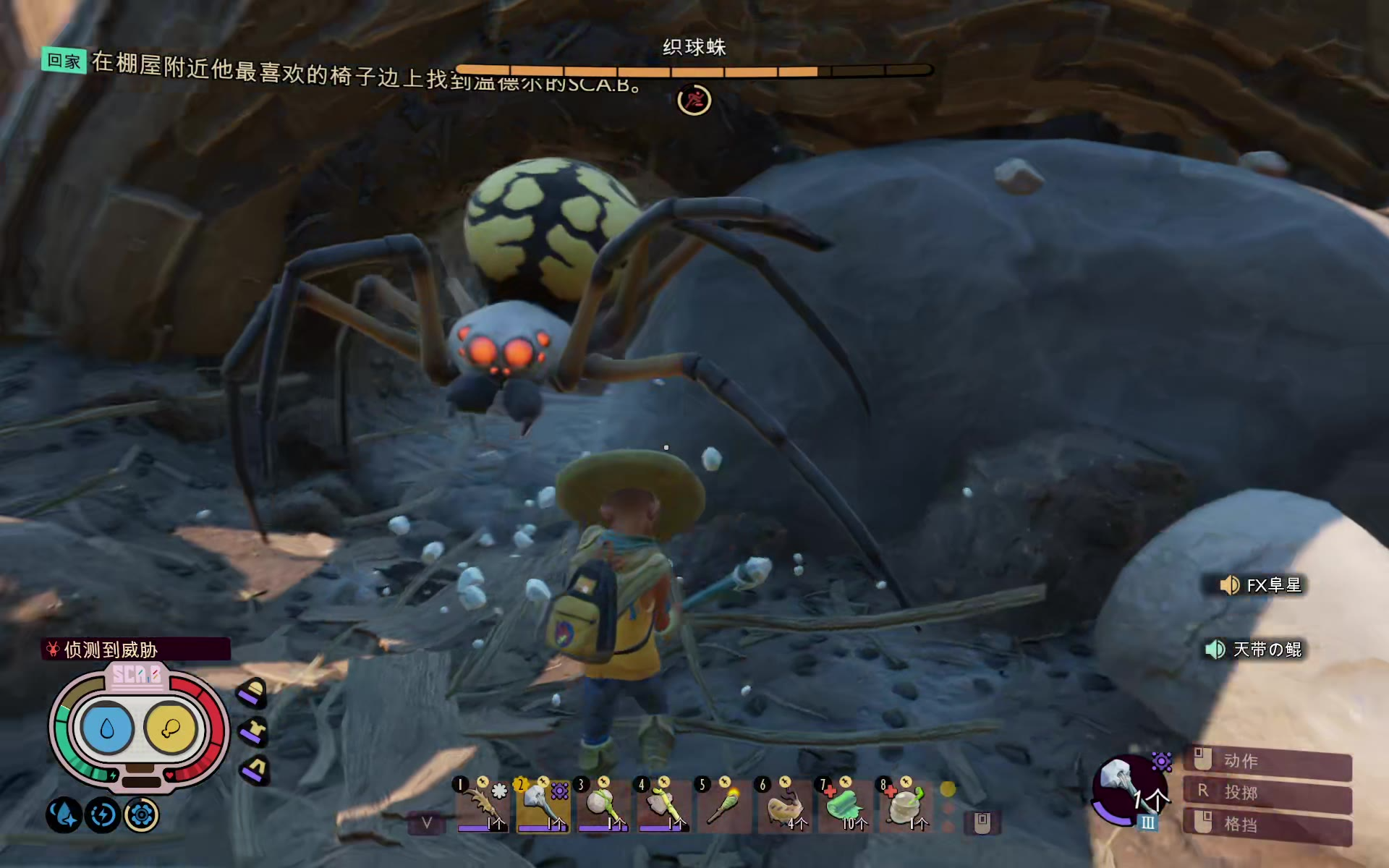Click the chest armor durability icon
This screenshot has width=1389, height=868.
[x=253, y=731]
